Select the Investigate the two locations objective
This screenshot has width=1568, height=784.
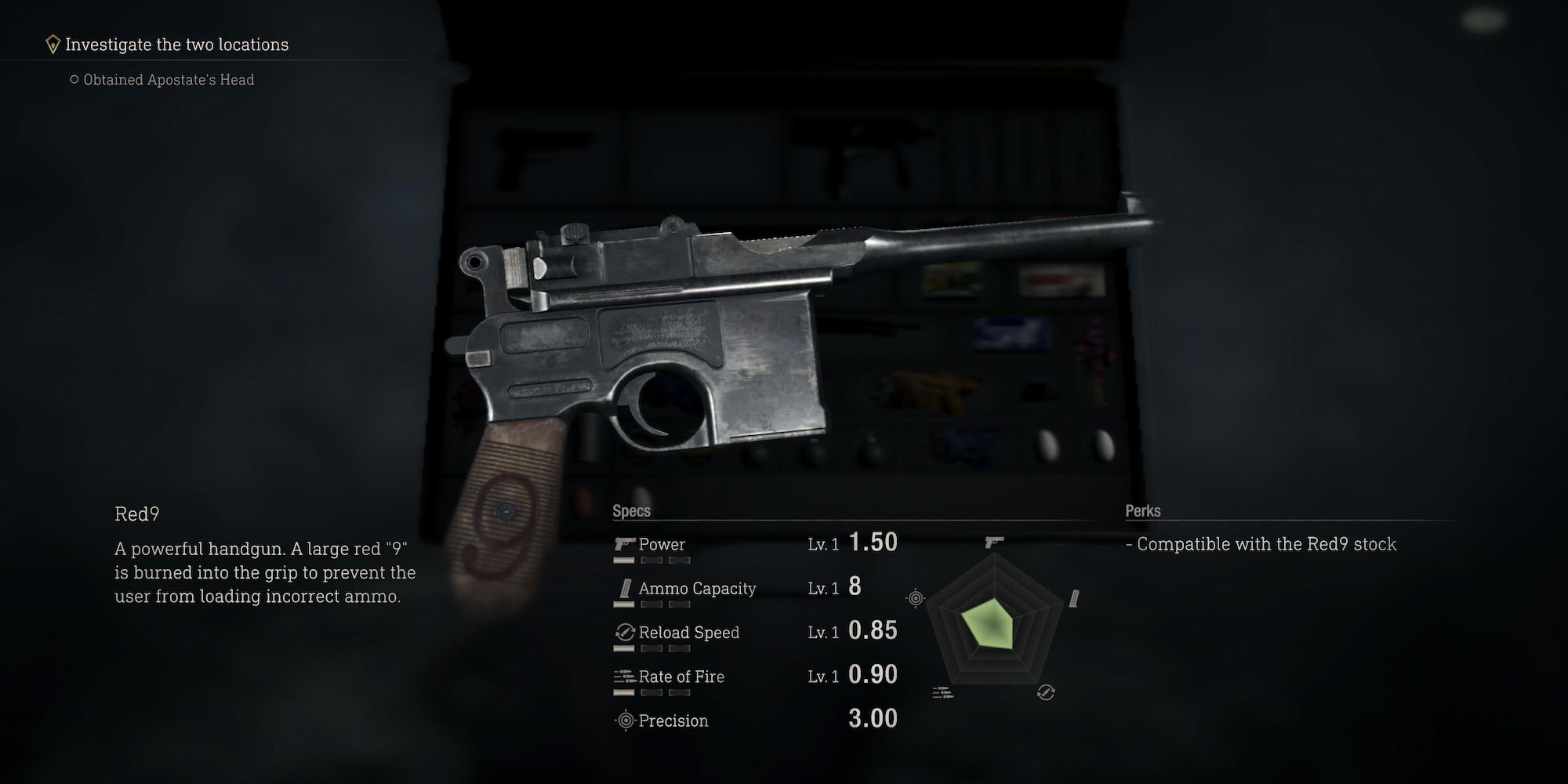[x=176, y=44]
